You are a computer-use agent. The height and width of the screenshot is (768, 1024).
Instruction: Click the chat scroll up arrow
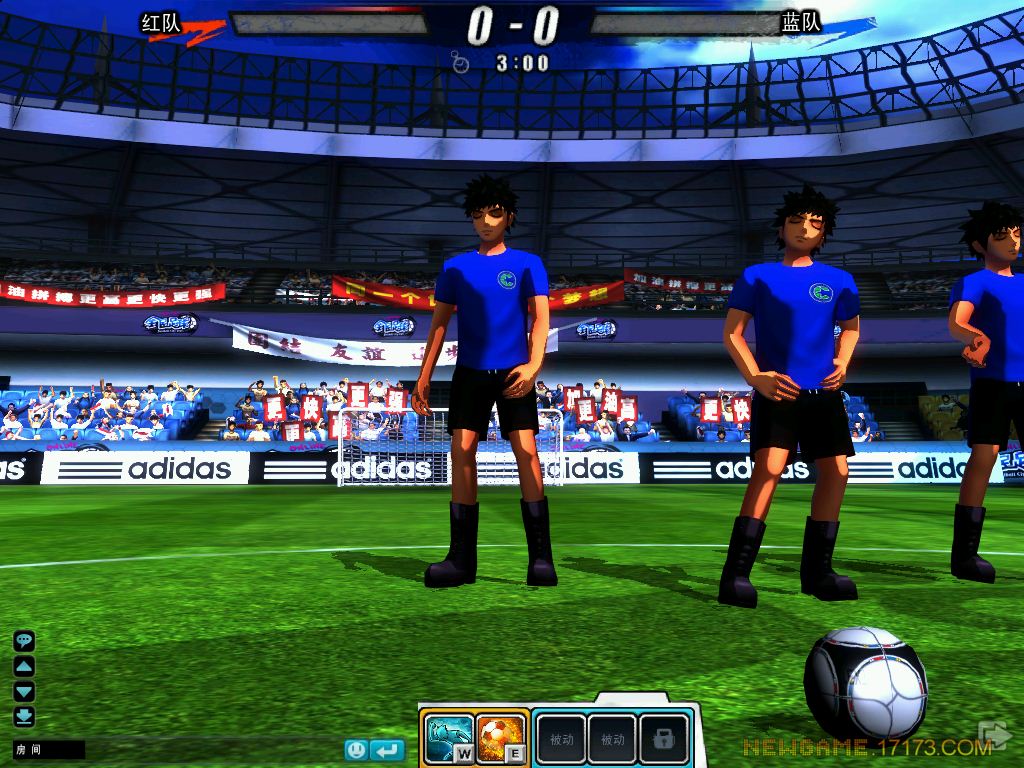click(x=24, y=666)
